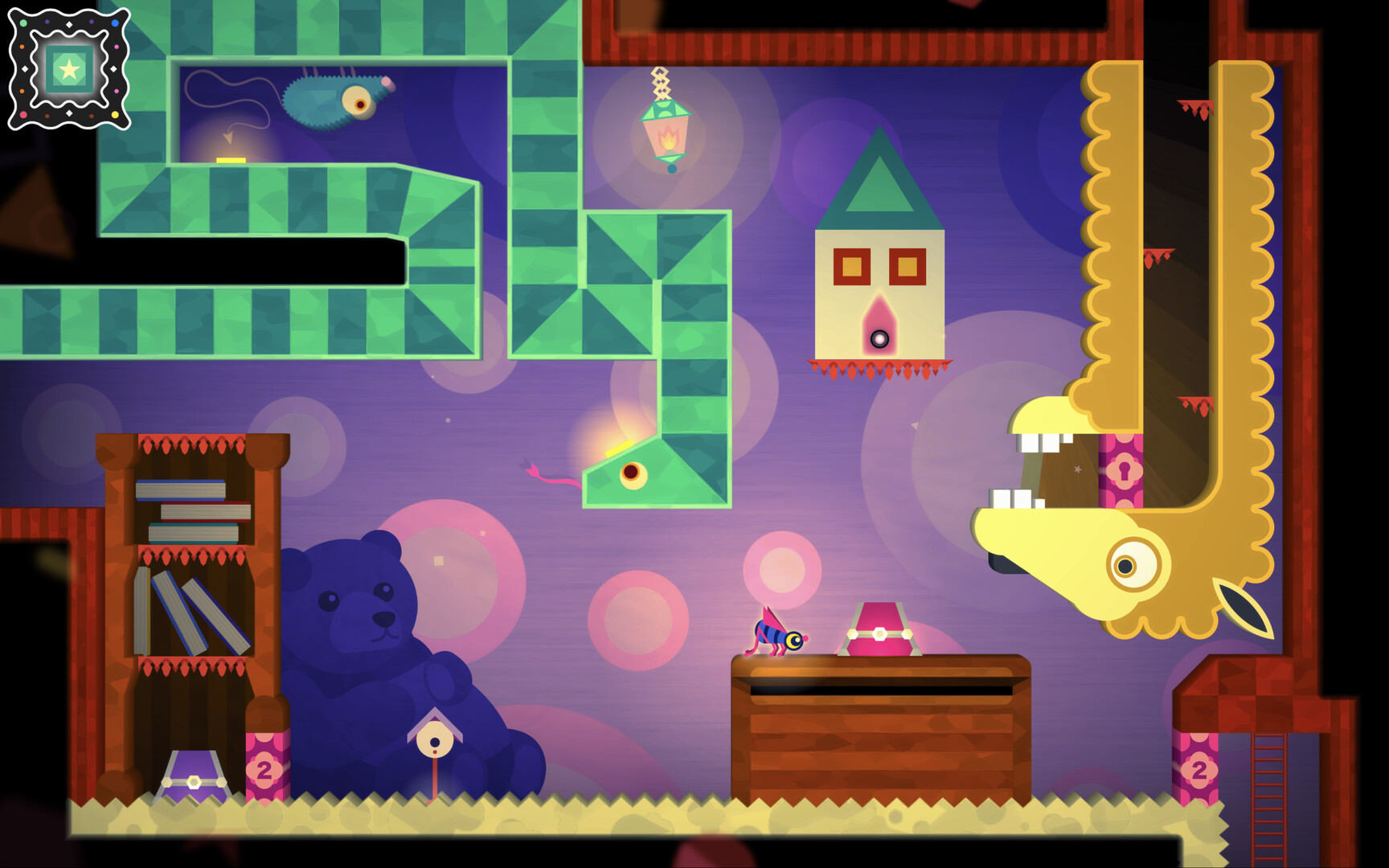
Task: Click the keyhole on the pink pillar
Action: [1125, 470]
